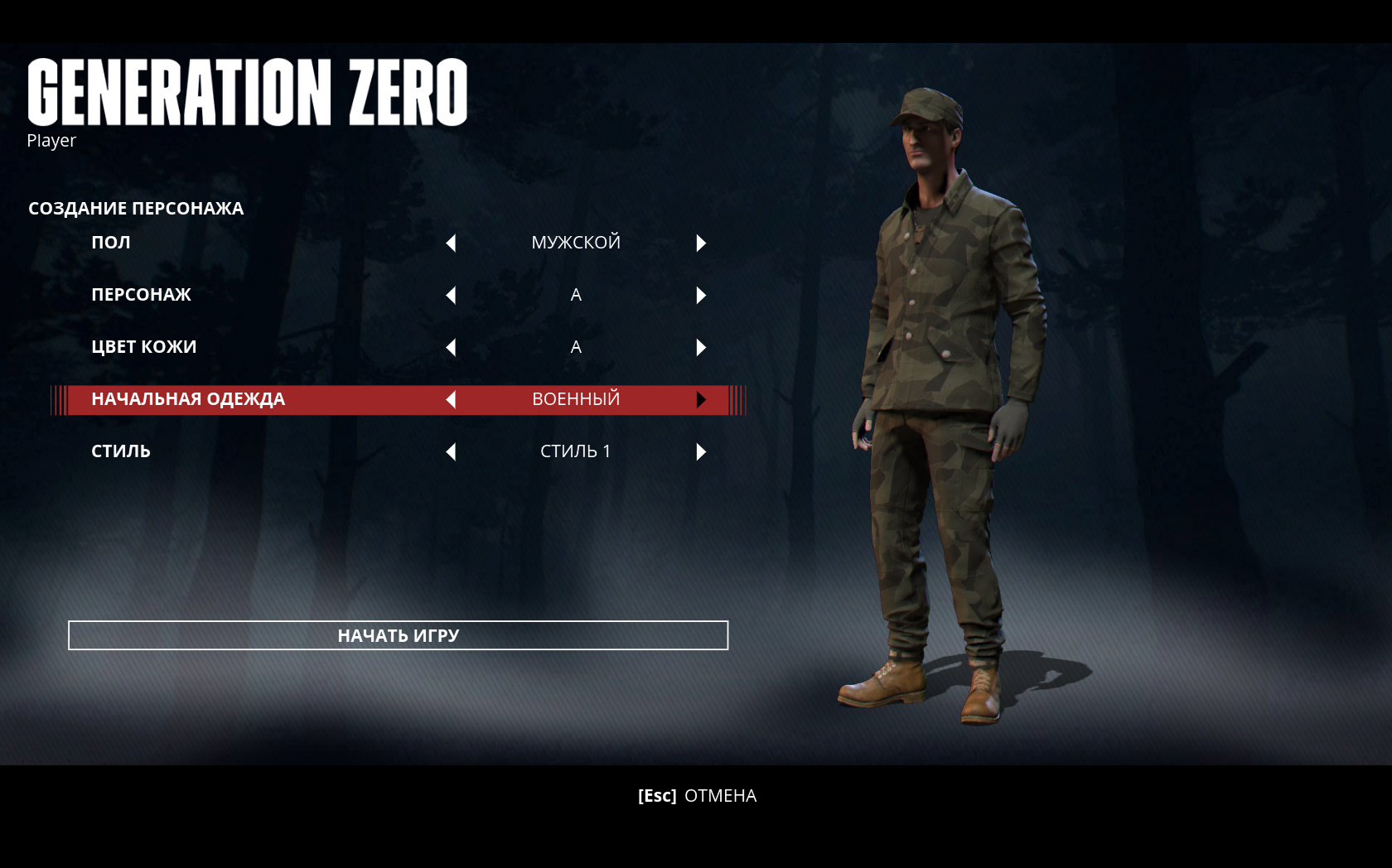Advance ЦВЕТ КОЖИ to next value
Viewport: 1392px width, 868px height.
click(x=701, y=347)
